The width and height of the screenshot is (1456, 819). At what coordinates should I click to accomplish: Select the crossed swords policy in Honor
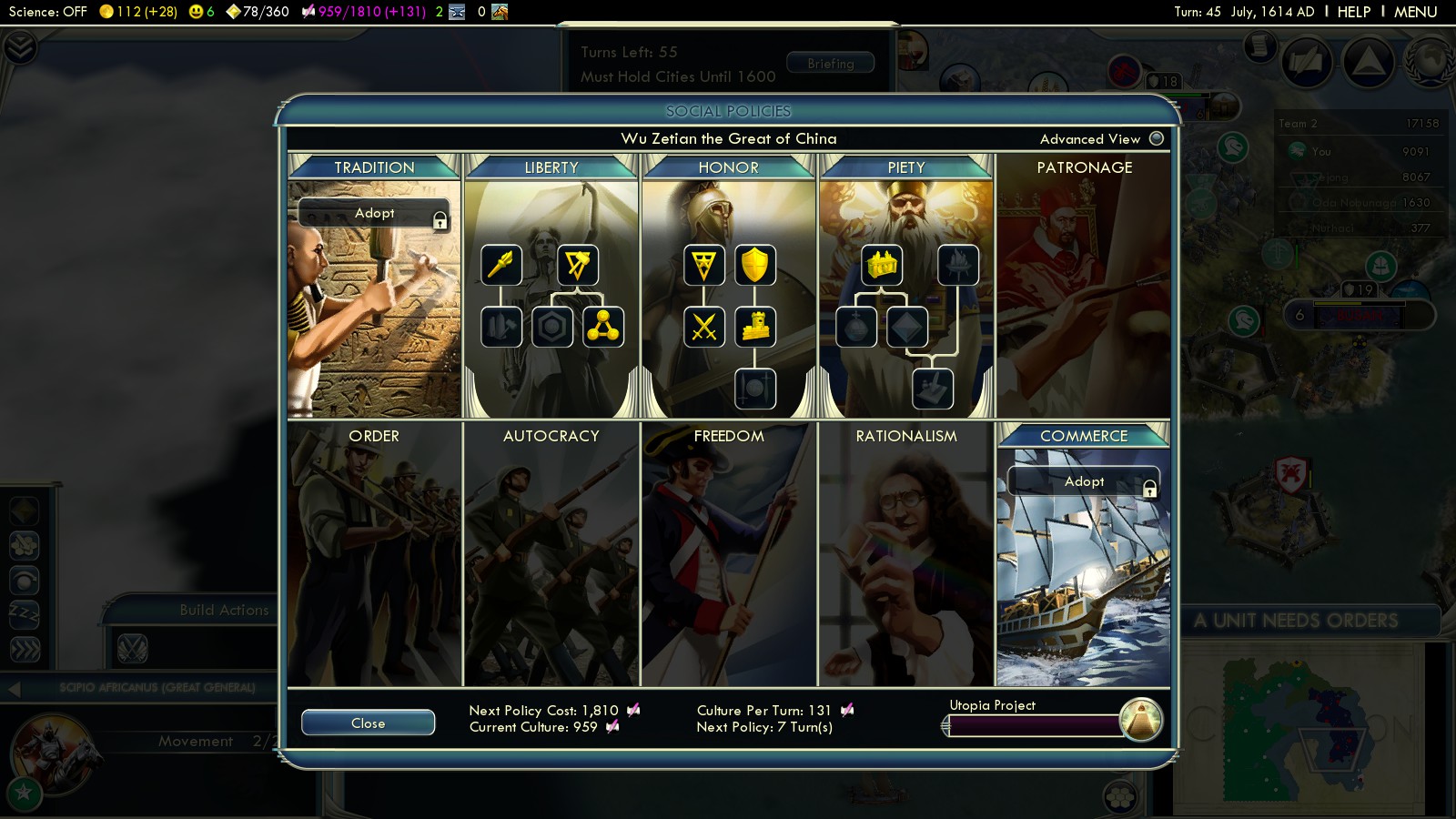pyautogui.click(x=704, y=328)
